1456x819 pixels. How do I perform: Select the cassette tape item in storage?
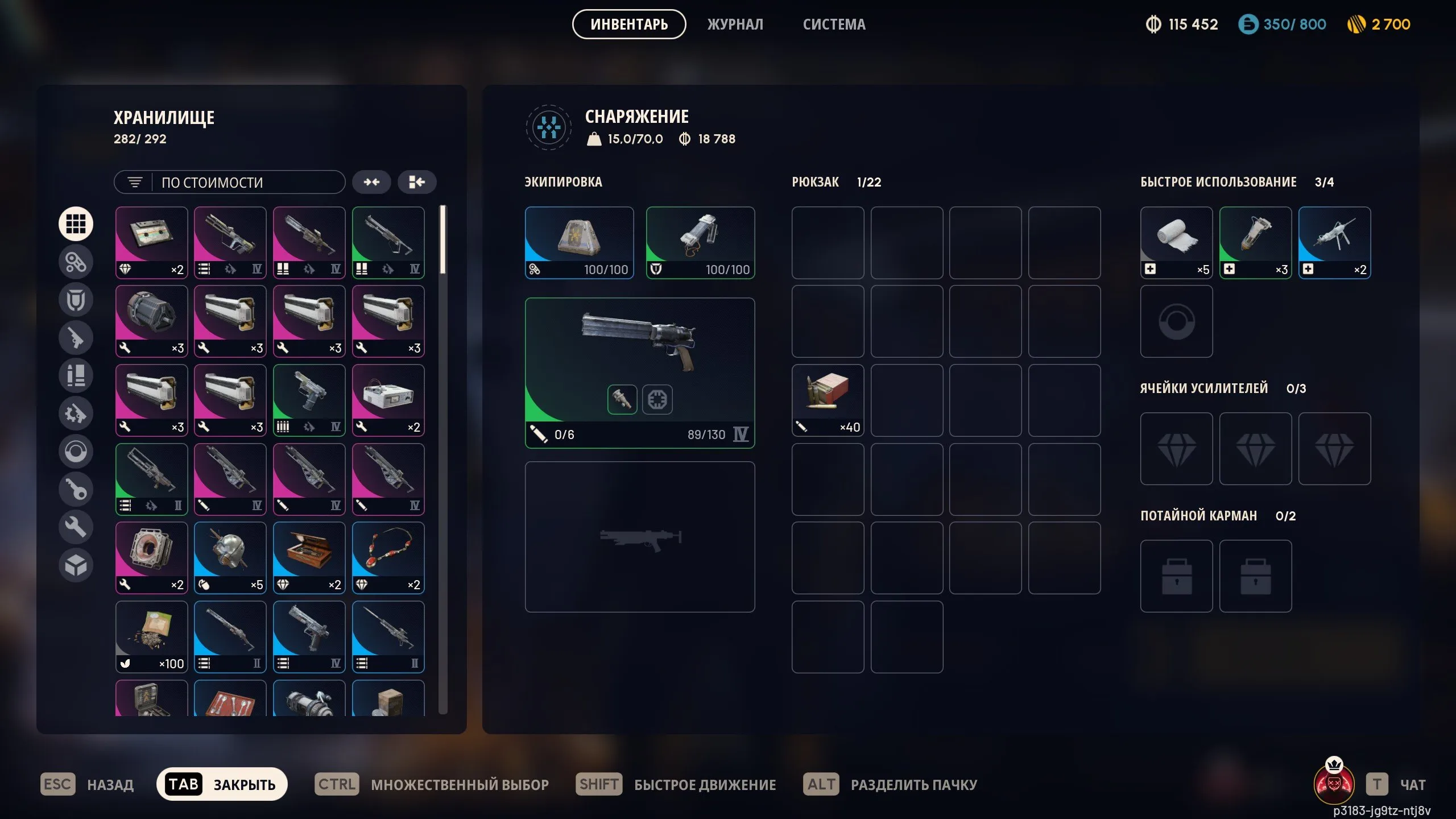(151, 242)
